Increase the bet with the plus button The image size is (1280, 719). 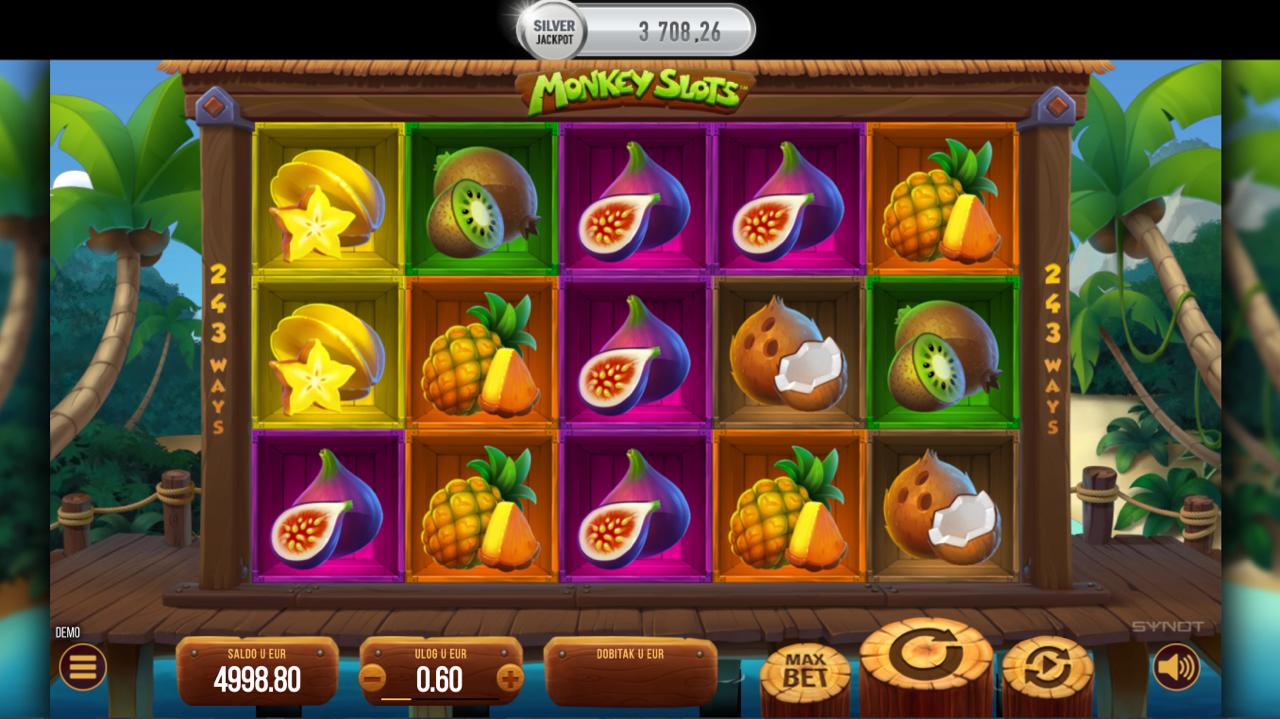point(510,679)
